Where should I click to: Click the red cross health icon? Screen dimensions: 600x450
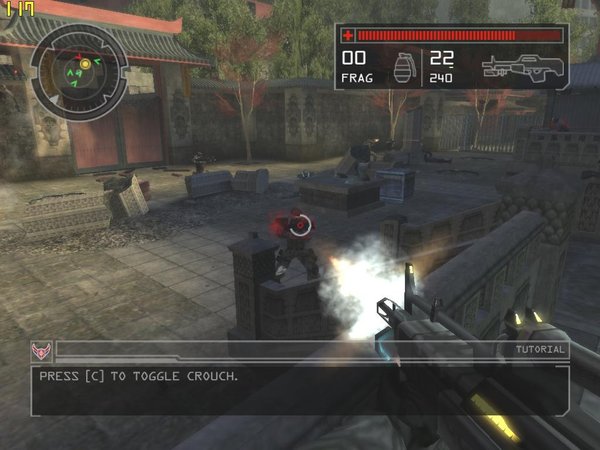tap(348, 35)
